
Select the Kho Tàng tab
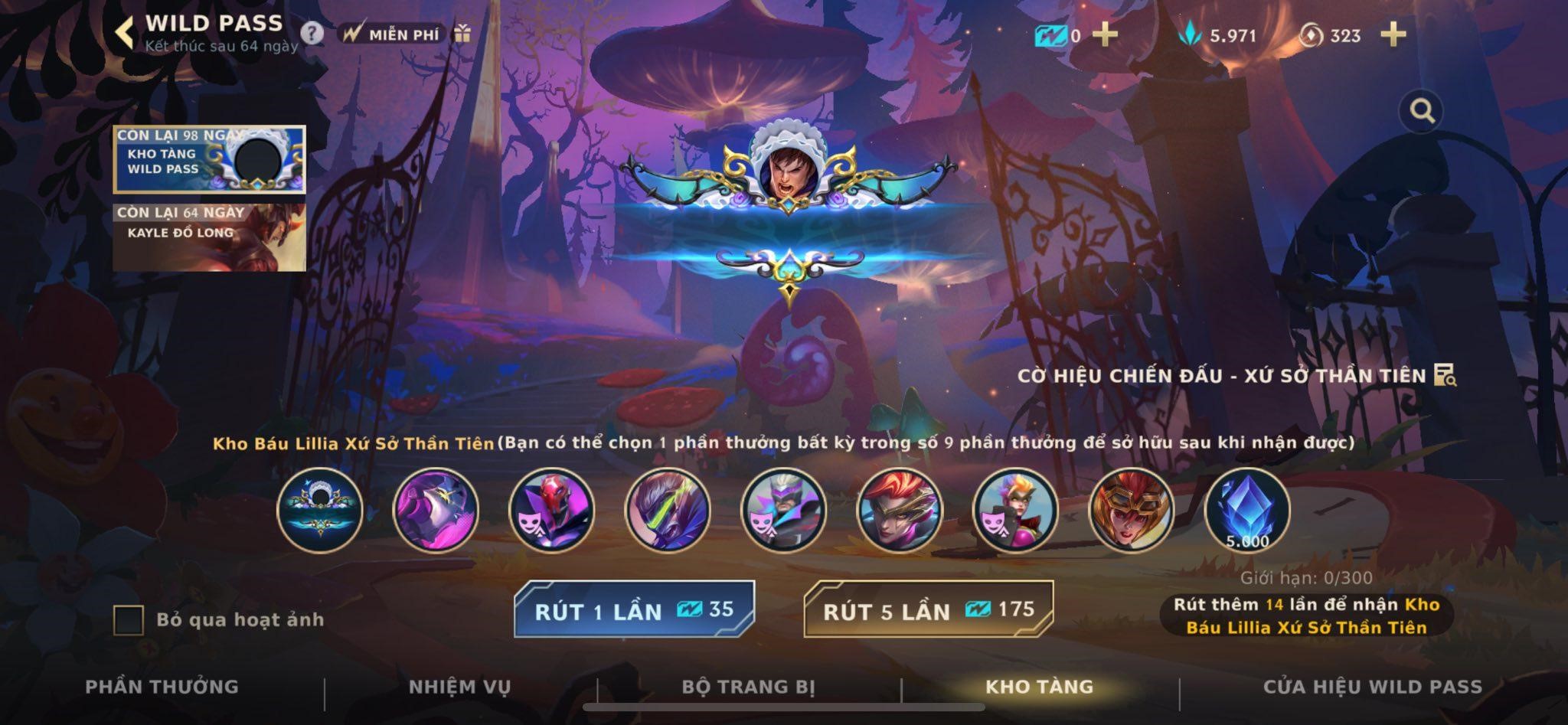tap(1039, 687)
